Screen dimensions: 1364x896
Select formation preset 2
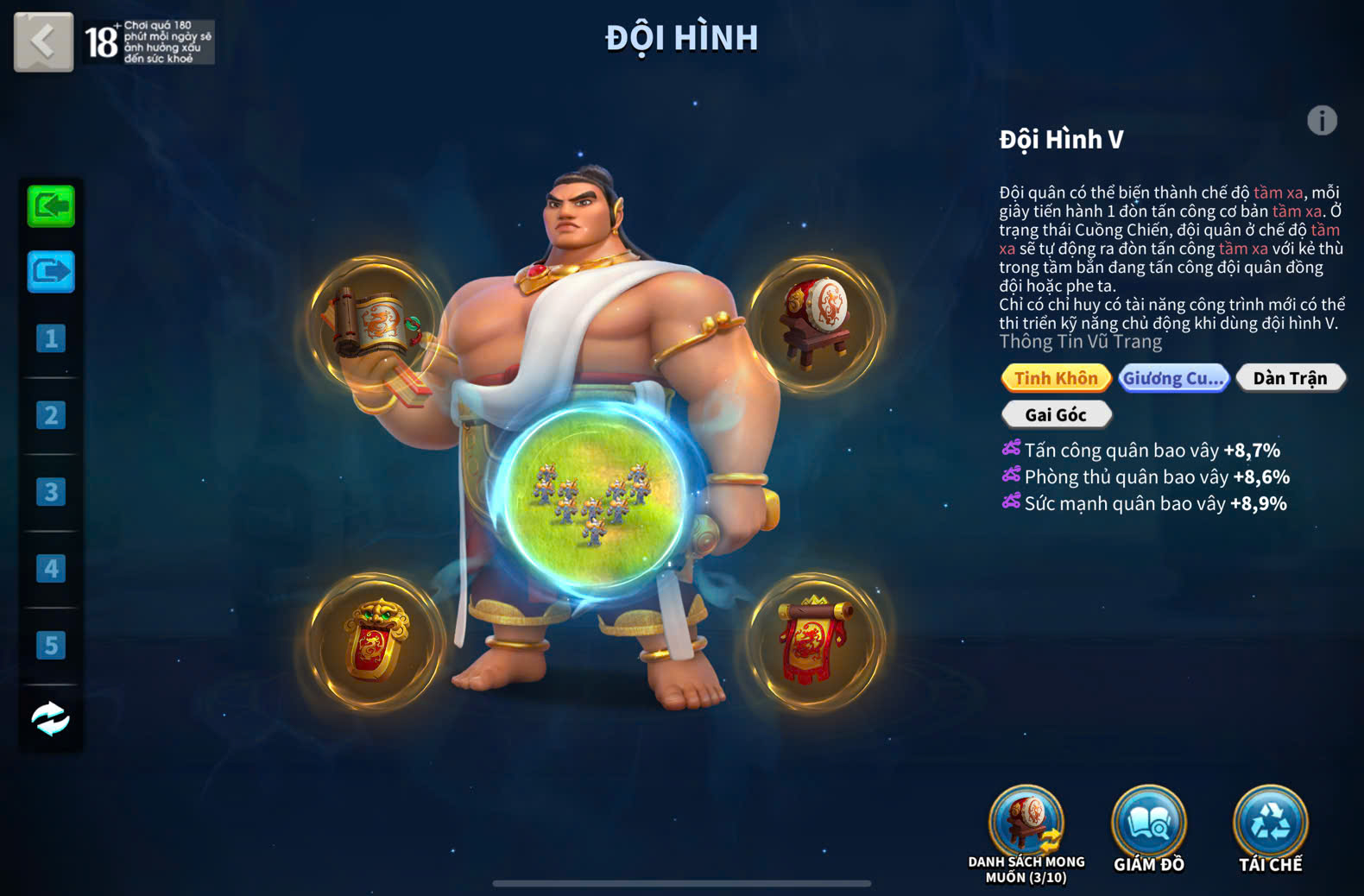pos(51,415)
